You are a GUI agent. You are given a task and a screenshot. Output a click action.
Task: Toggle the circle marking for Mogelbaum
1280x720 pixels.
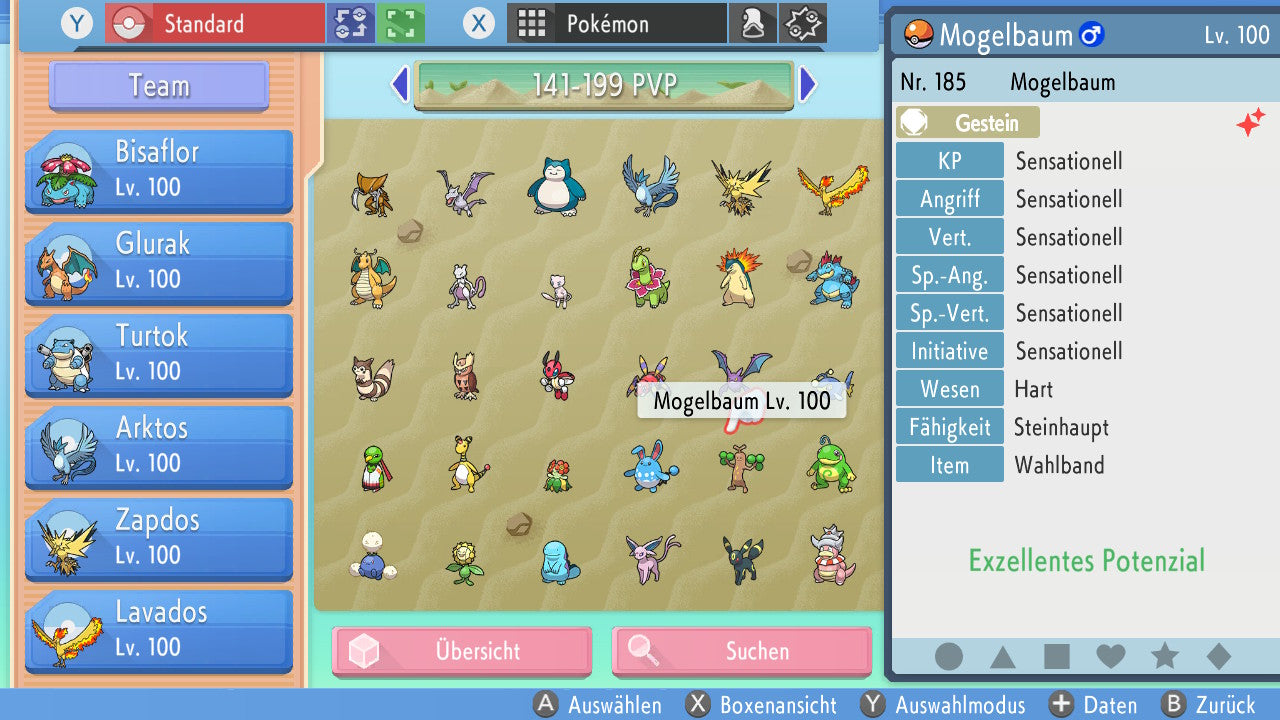click(949, 657)
